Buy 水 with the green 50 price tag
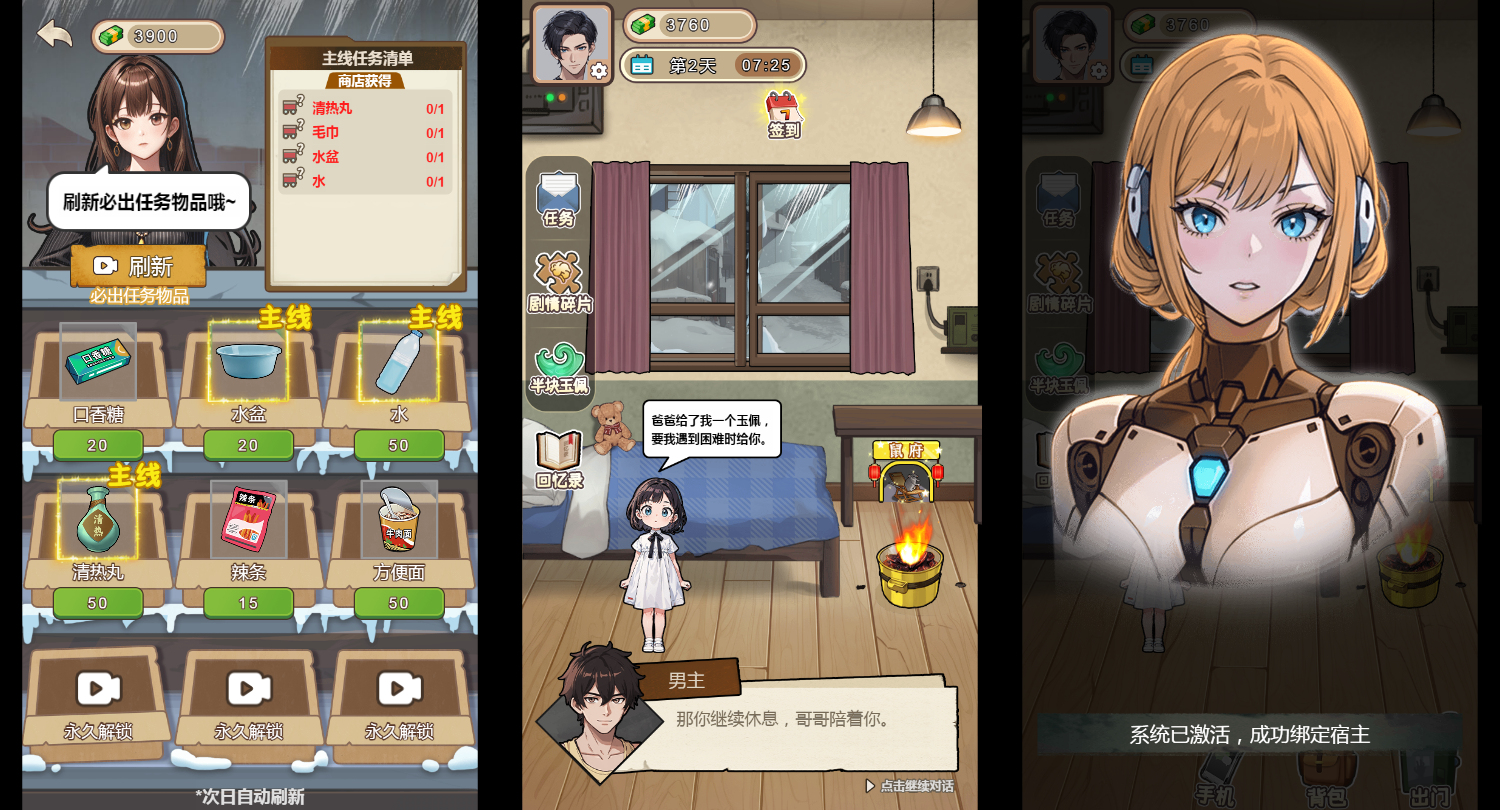 399,445
